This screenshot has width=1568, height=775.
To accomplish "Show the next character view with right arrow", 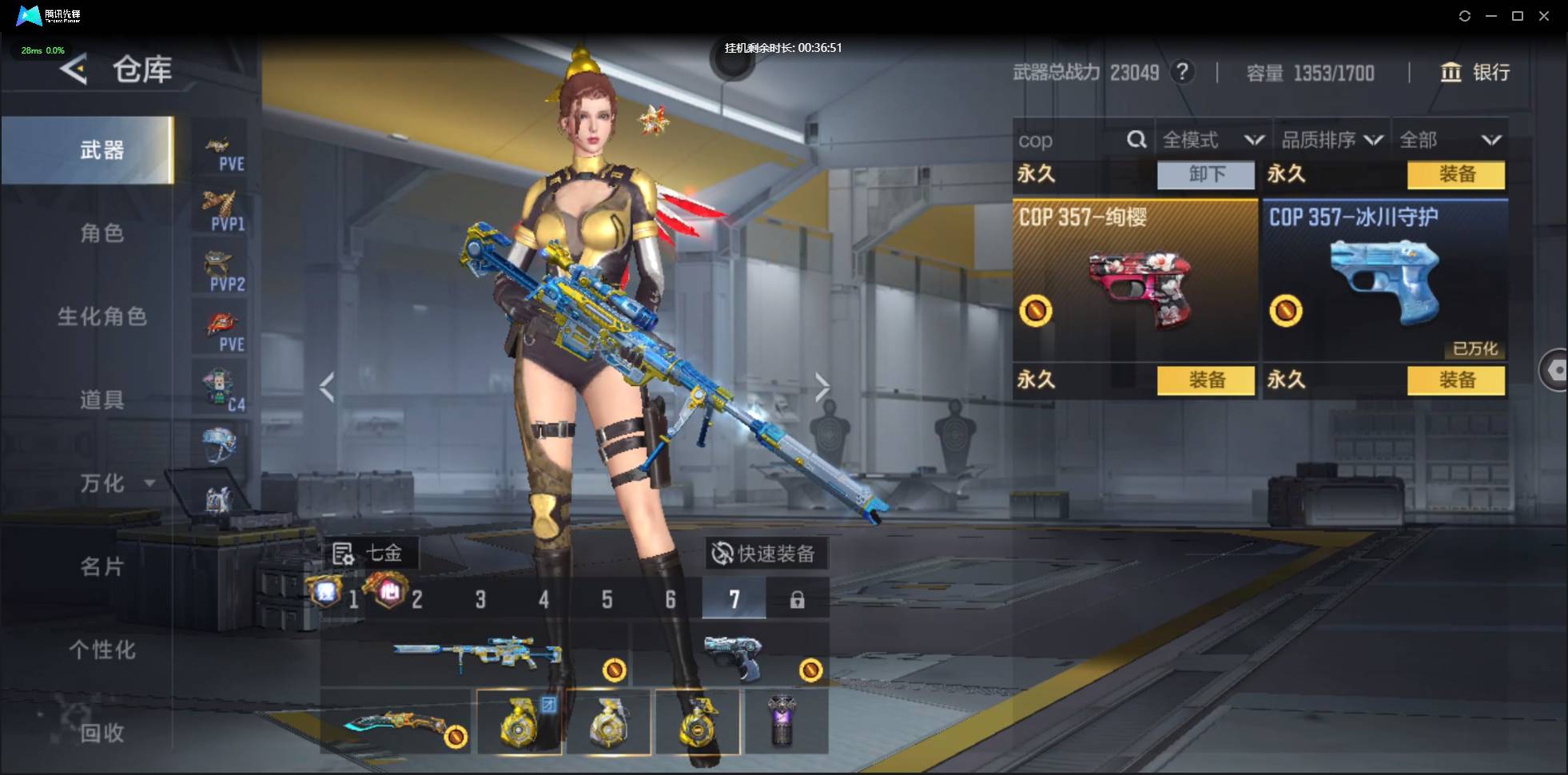I will [x=822, y=387].
